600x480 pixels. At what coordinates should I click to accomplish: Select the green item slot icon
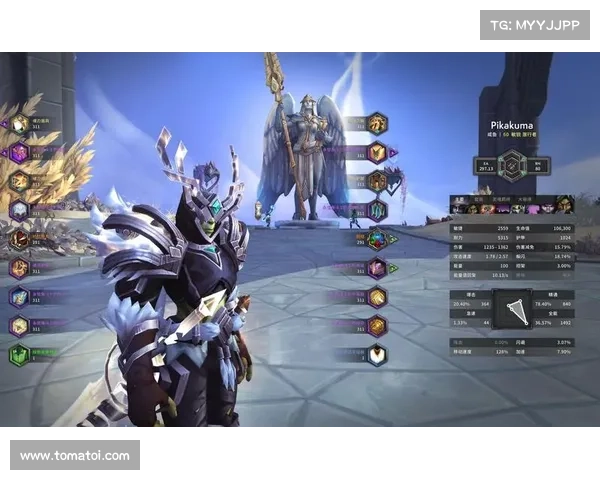(19, 355)
